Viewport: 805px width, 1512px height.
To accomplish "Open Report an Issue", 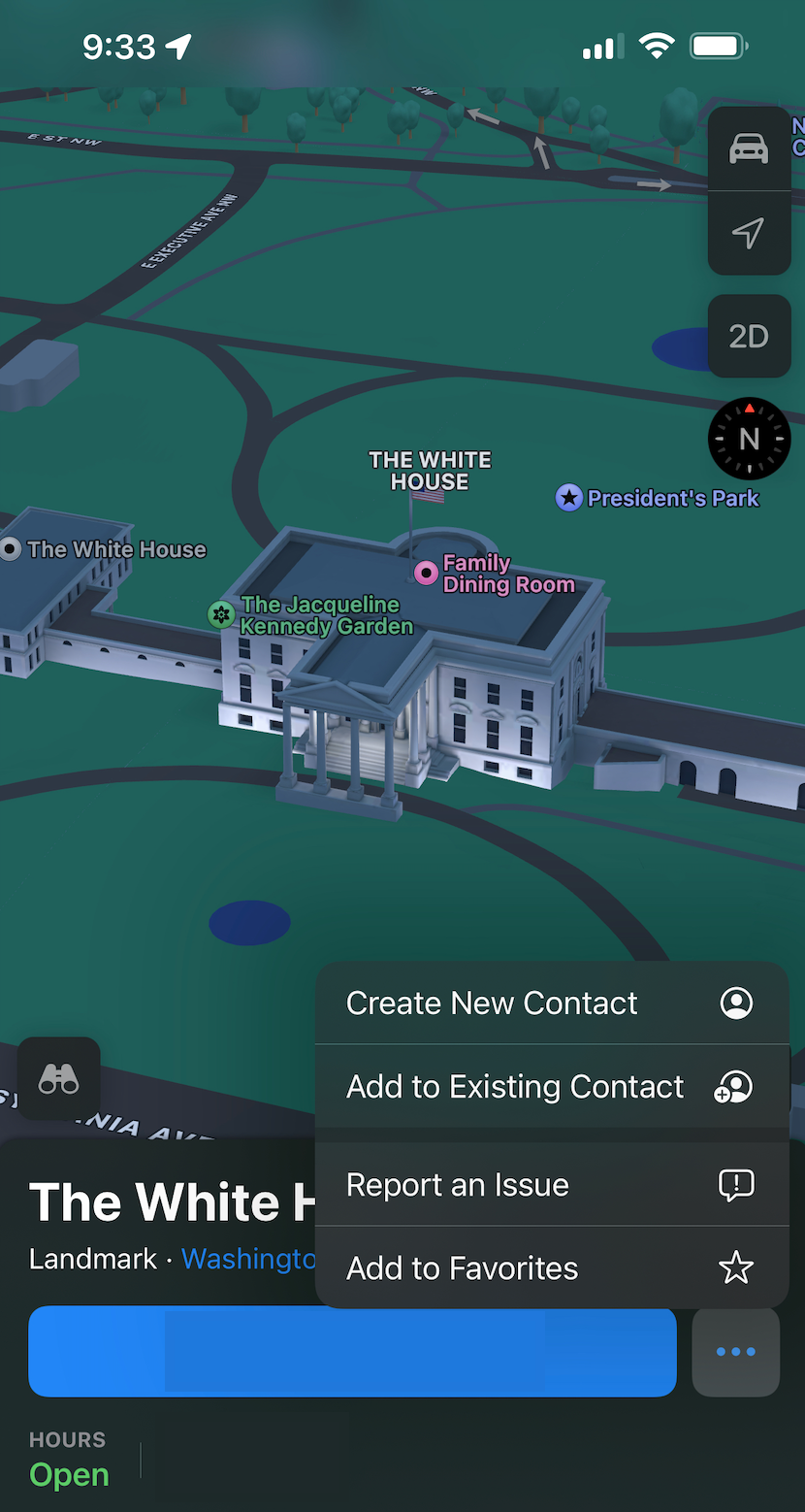I will point(551,1185).
